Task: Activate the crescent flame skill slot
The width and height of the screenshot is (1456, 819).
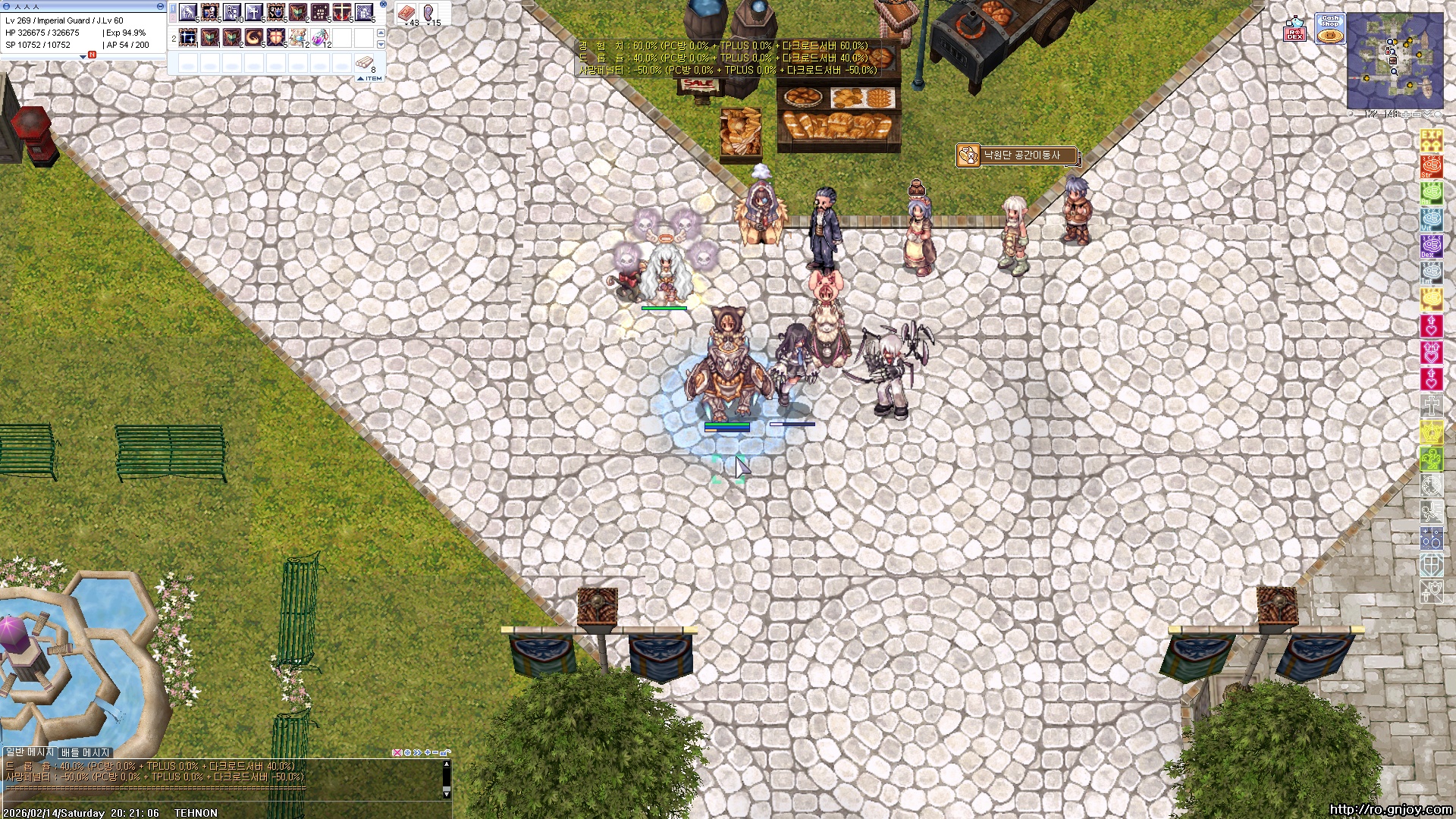Action: coord(254,37)
